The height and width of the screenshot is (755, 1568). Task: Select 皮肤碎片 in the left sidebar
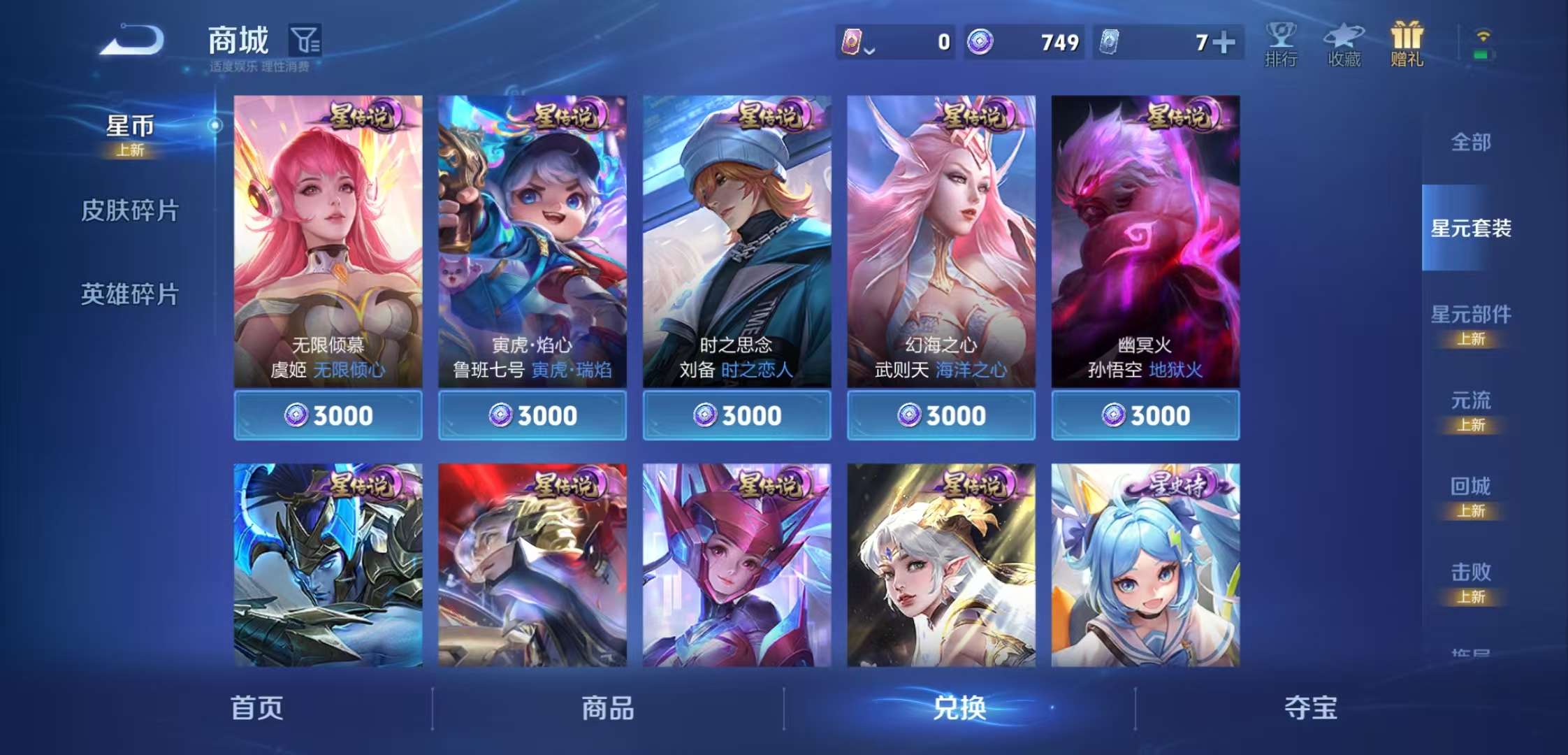coord(131,210)
